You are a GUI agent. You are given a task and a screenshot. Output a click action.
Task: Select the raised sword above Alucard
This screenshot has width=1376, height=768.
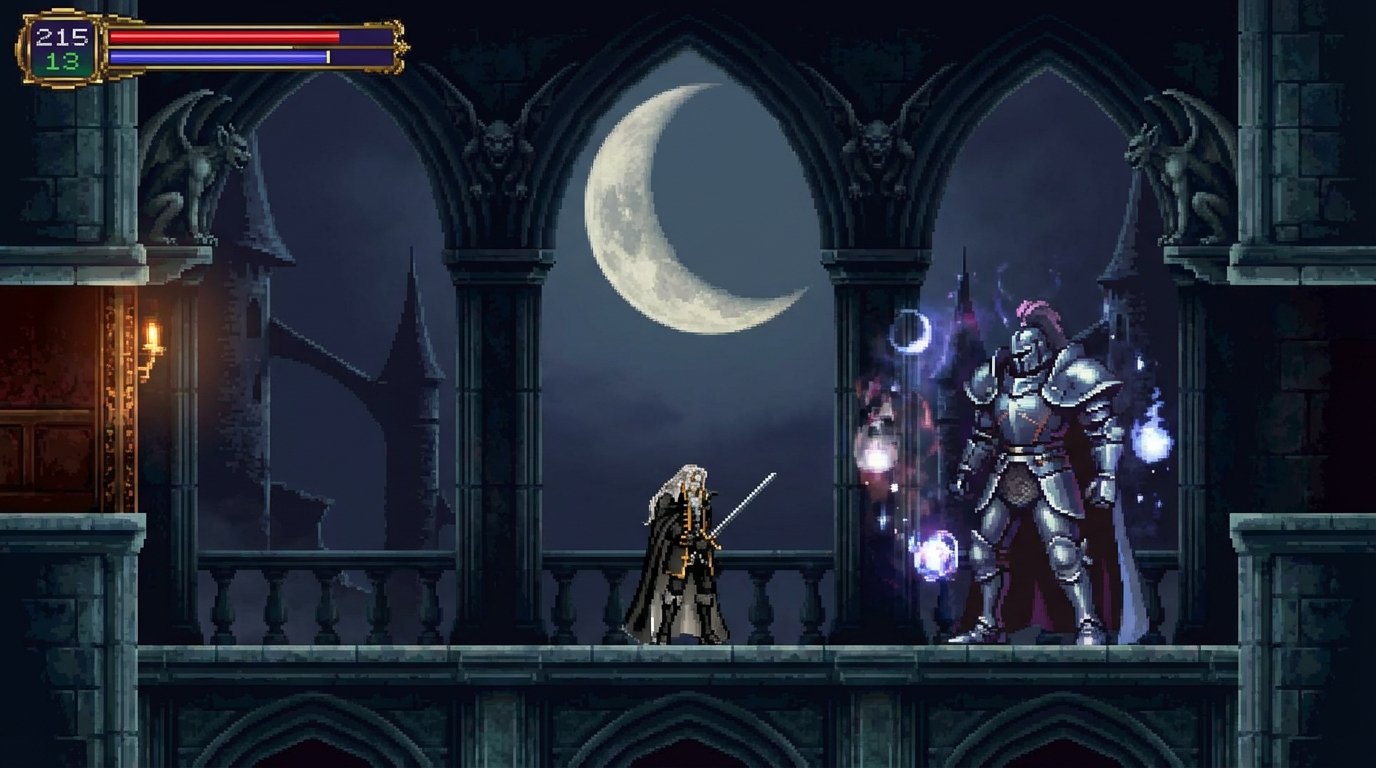pyautogui.click(x=745, y=500)
